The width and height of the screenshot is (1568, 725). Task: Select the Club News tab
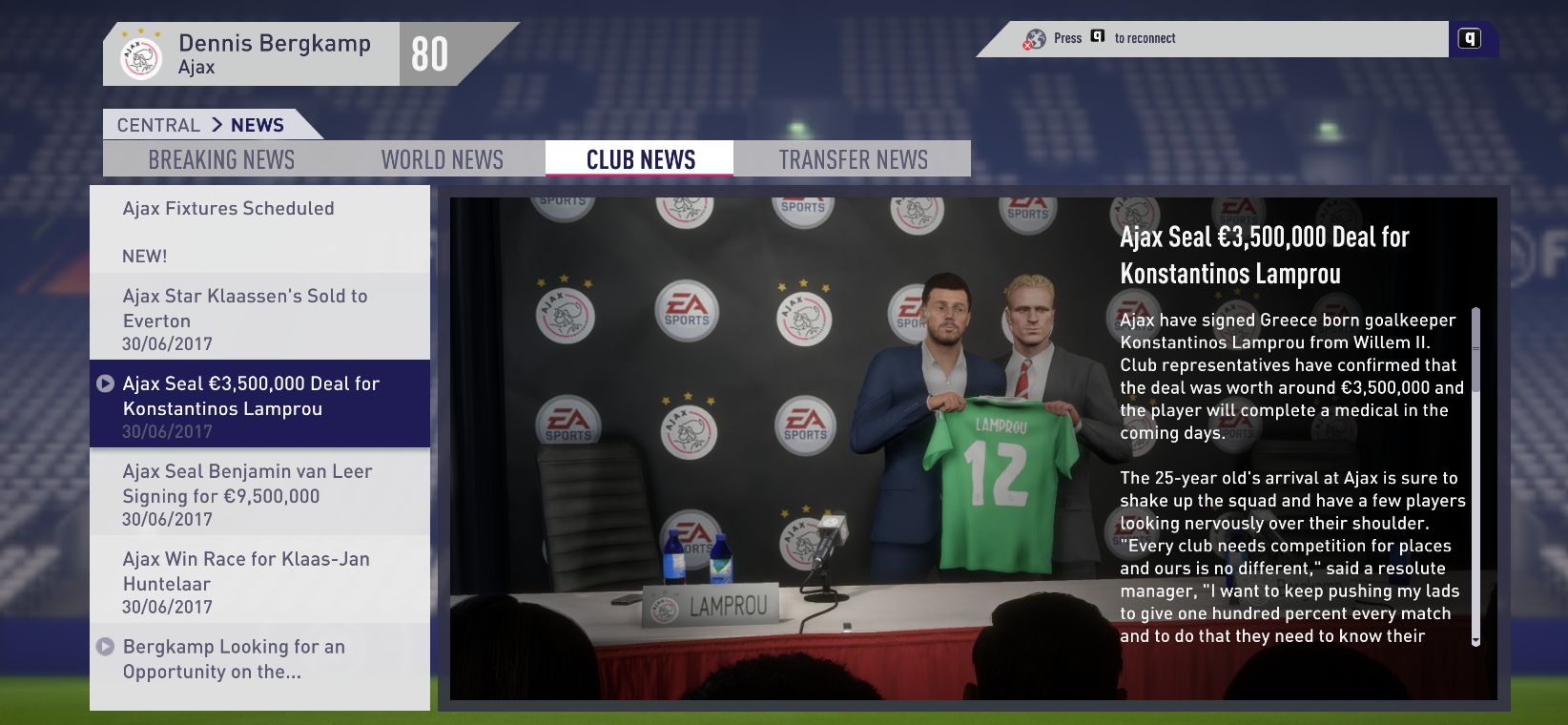coord(640,159)
